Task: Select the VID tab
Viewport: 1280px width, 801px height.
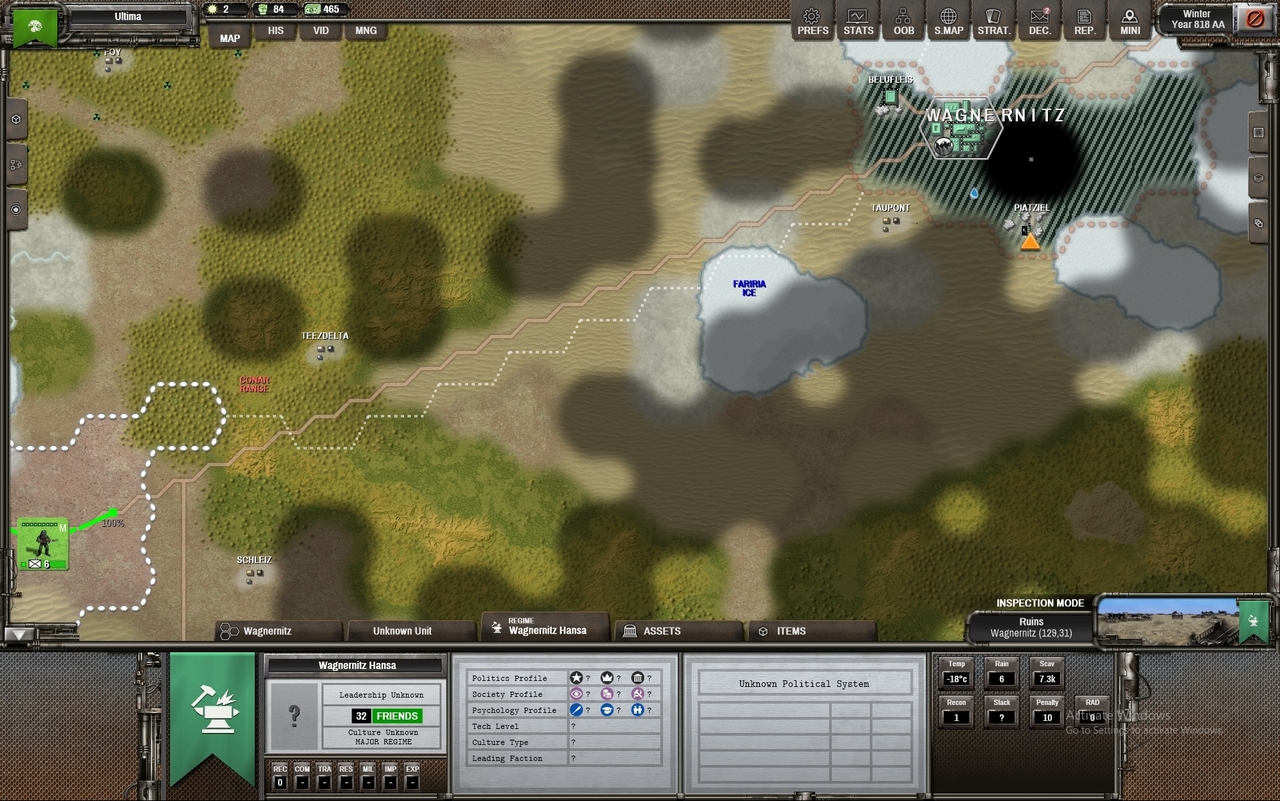Action: coord(320,31)
